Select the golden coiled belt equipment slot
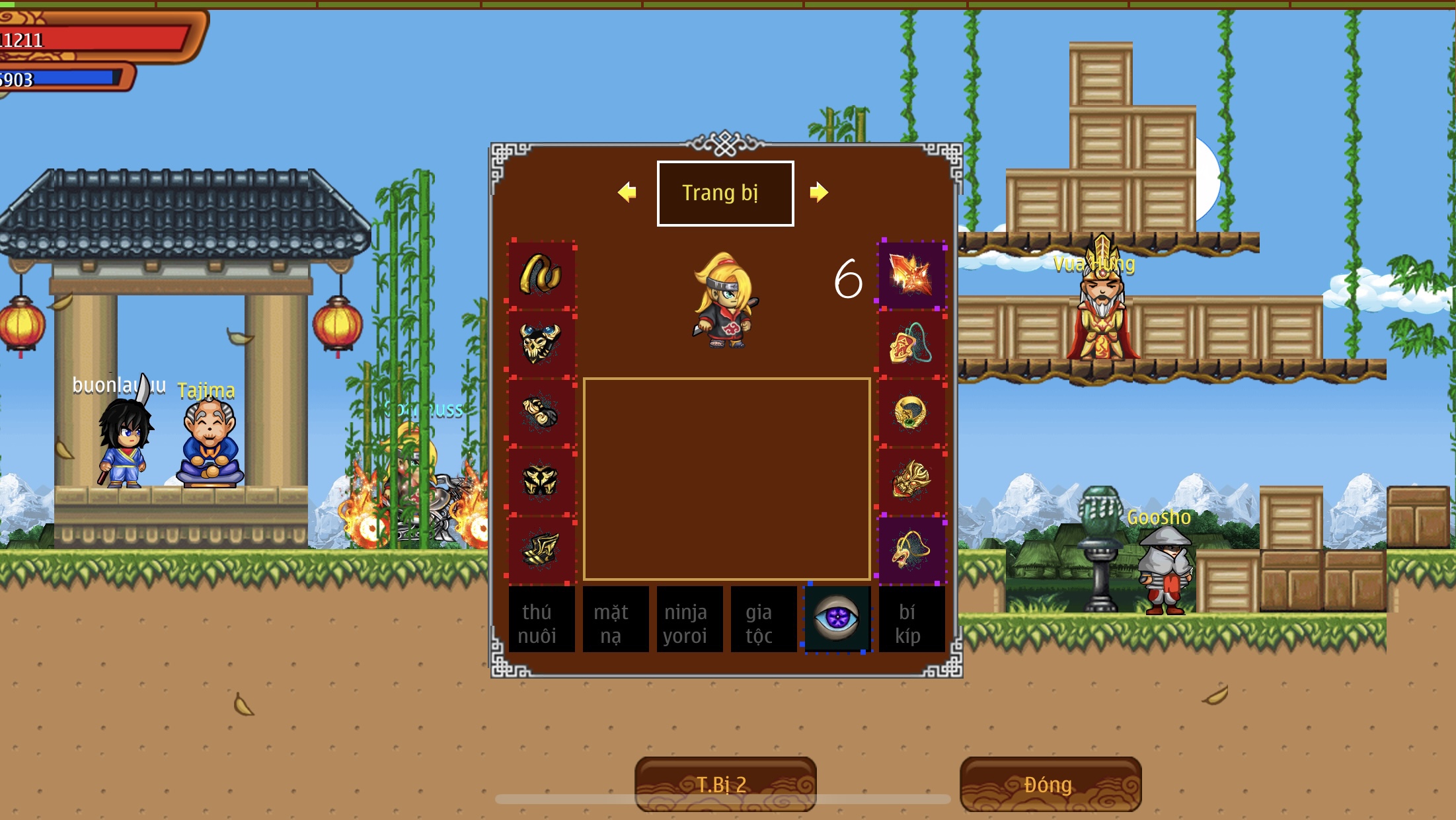This screenshot has height=820, width=1456. coord(541,275)
